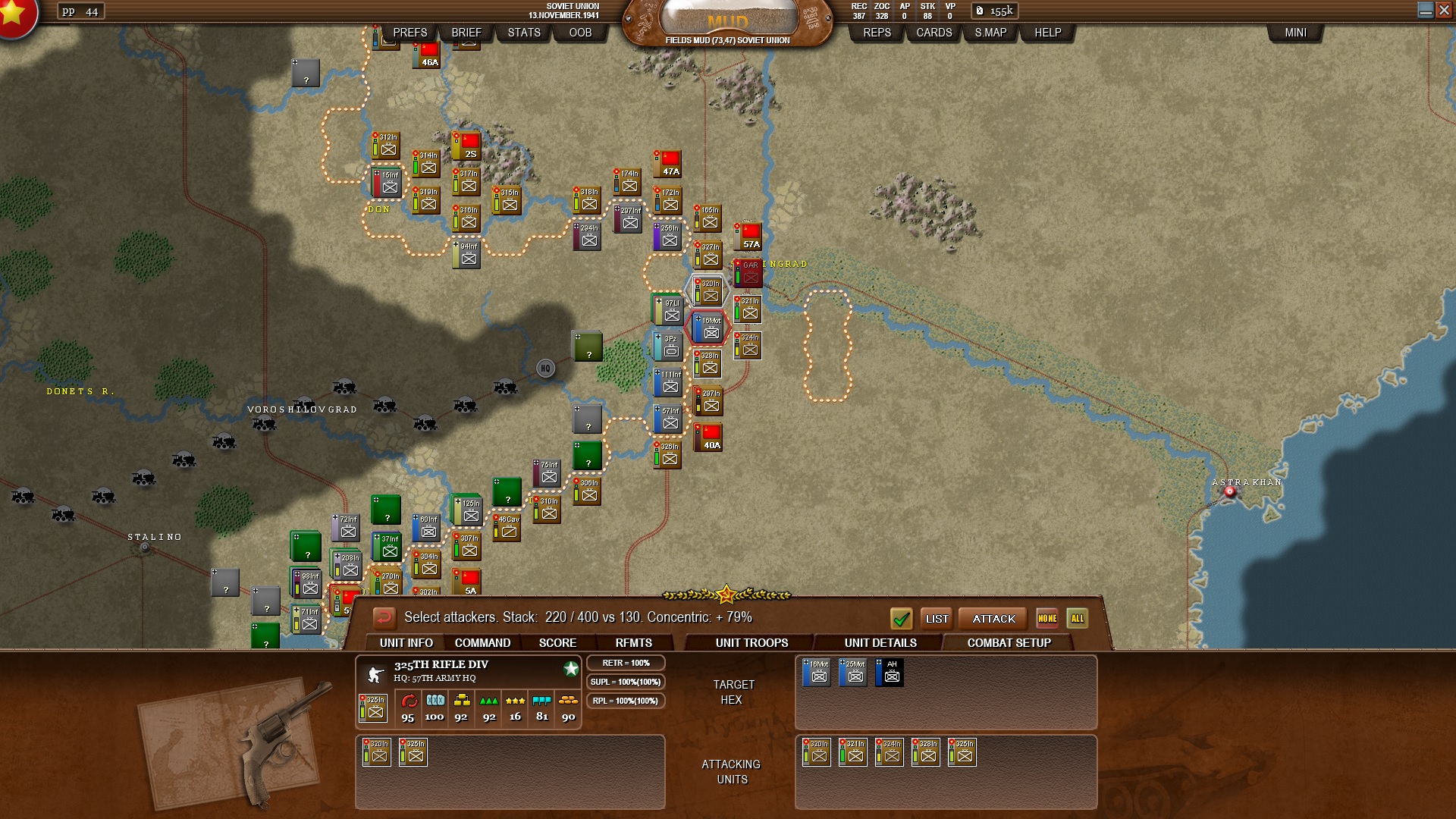
Task: Open the BRIEF briefing screen
Action: coord(466,33)
